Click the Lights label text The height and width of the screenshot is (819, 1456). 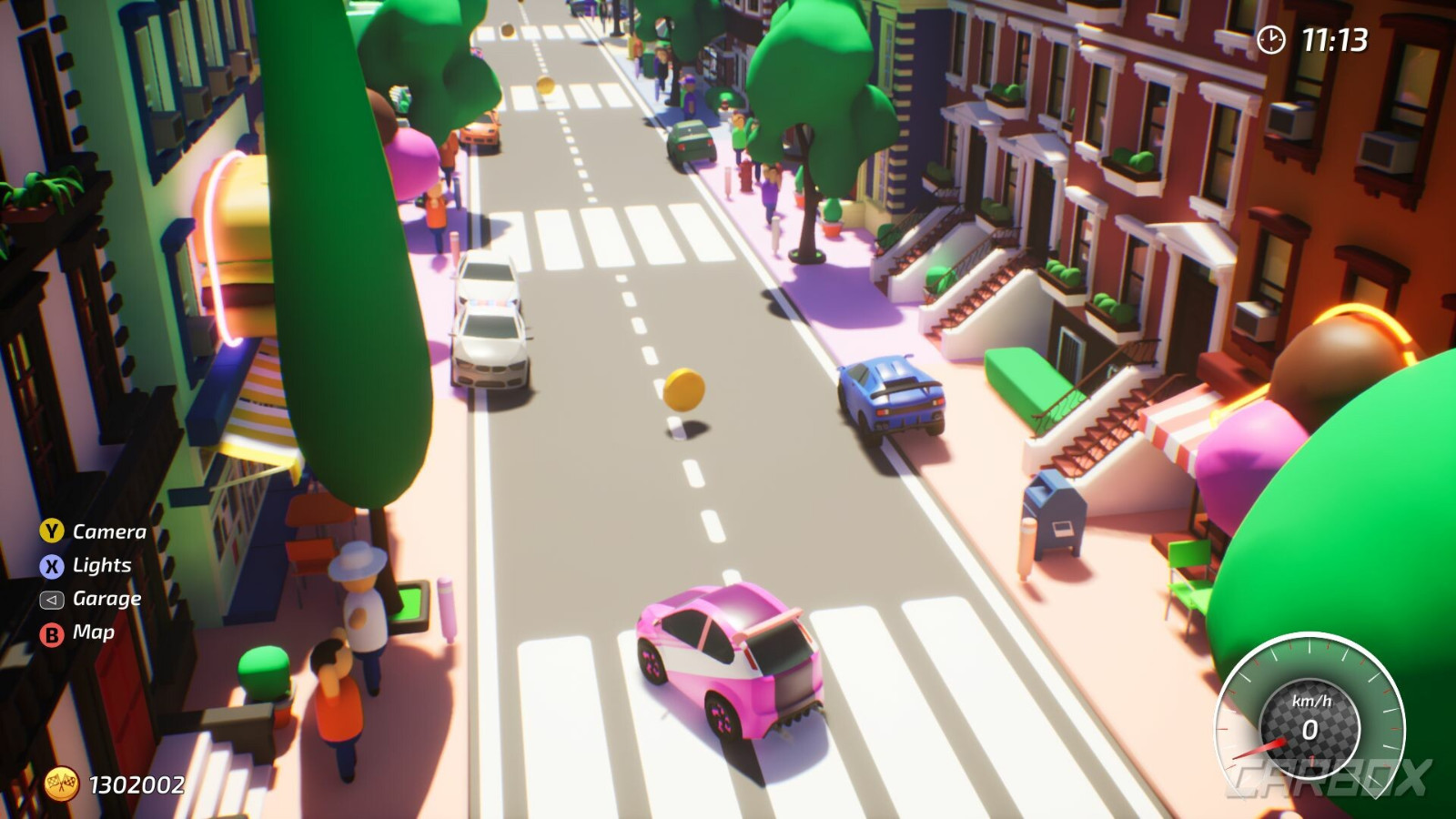[100, 565]
